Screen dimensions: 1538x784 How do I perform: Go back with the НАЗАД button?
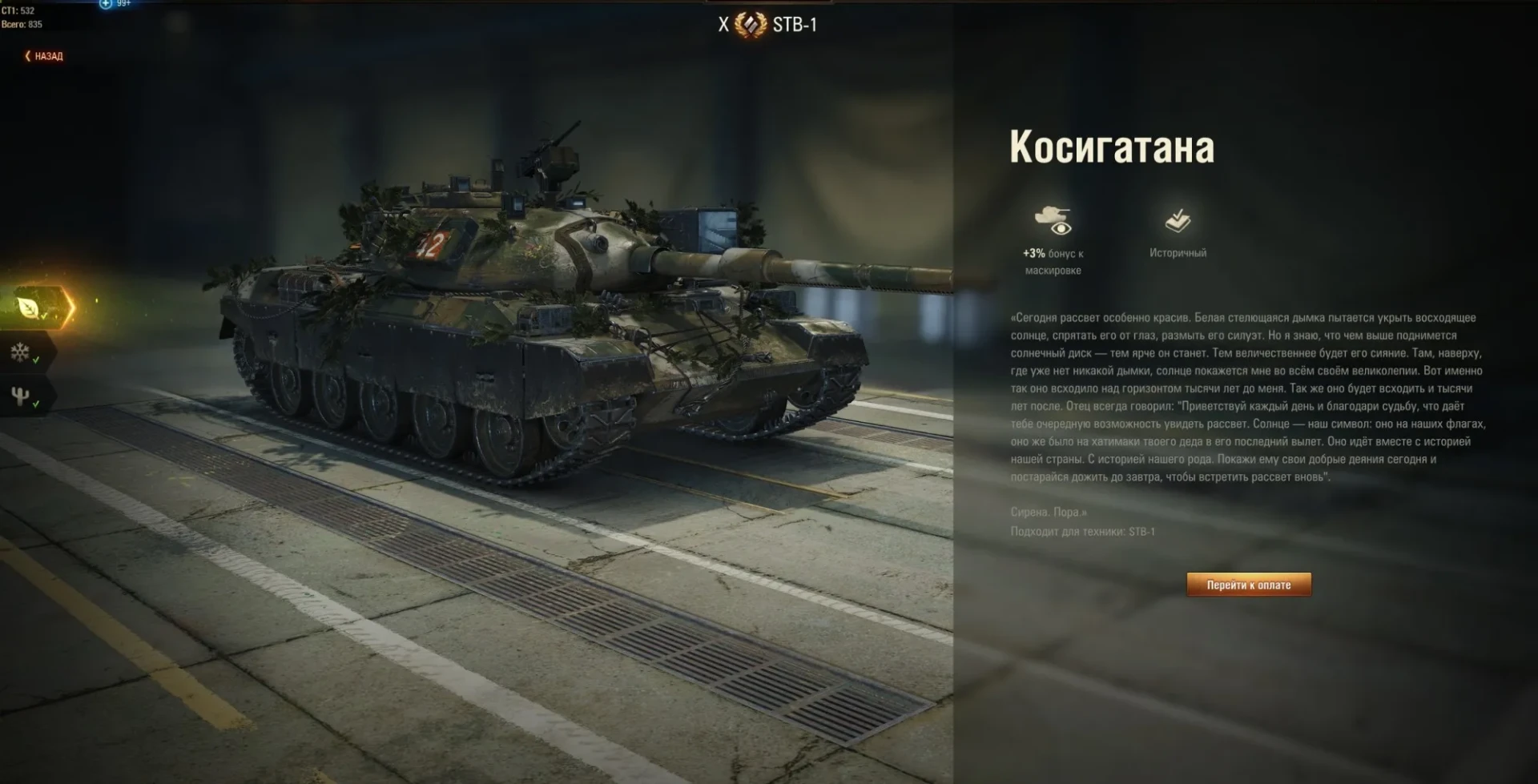(44, 56)
